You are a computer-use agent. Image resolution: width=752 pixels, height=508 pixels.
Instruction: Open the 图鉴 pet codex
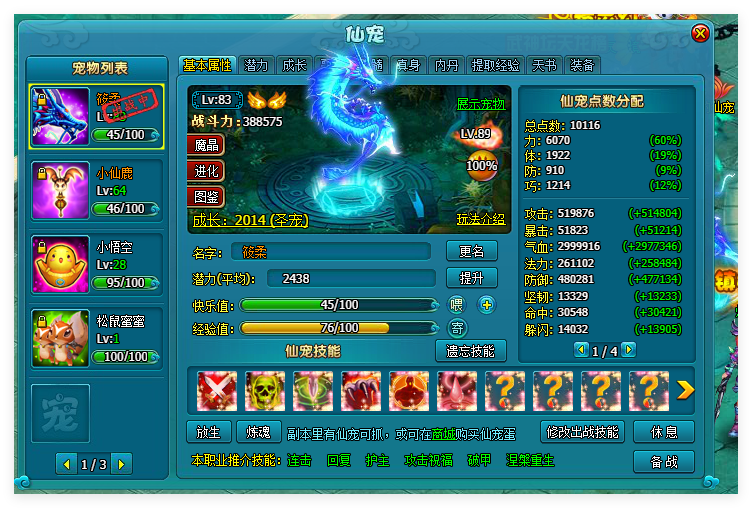tap(205, 195)
